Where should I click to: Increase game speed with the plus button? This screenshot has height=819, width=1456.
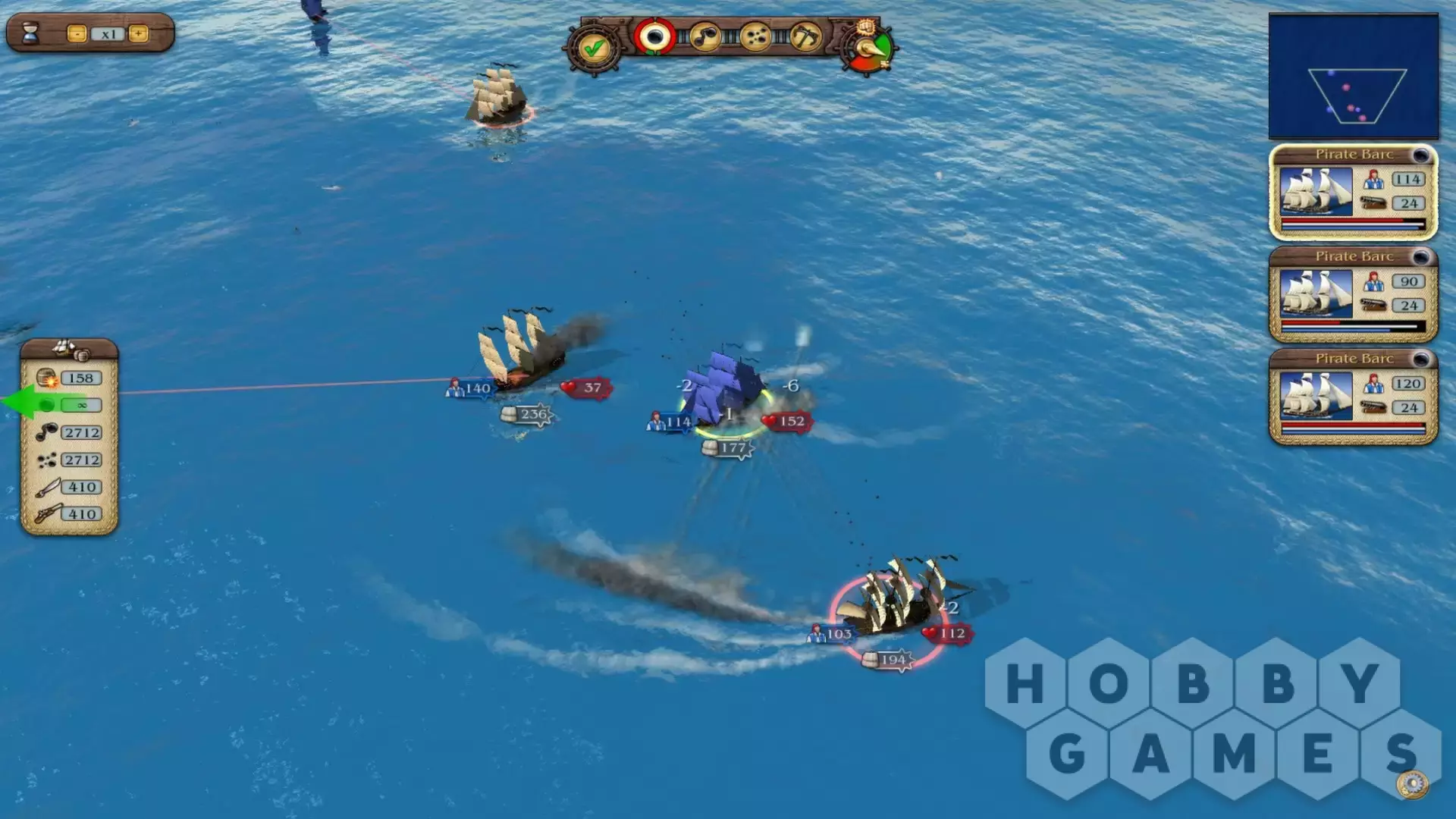click(x=138, y=34)
